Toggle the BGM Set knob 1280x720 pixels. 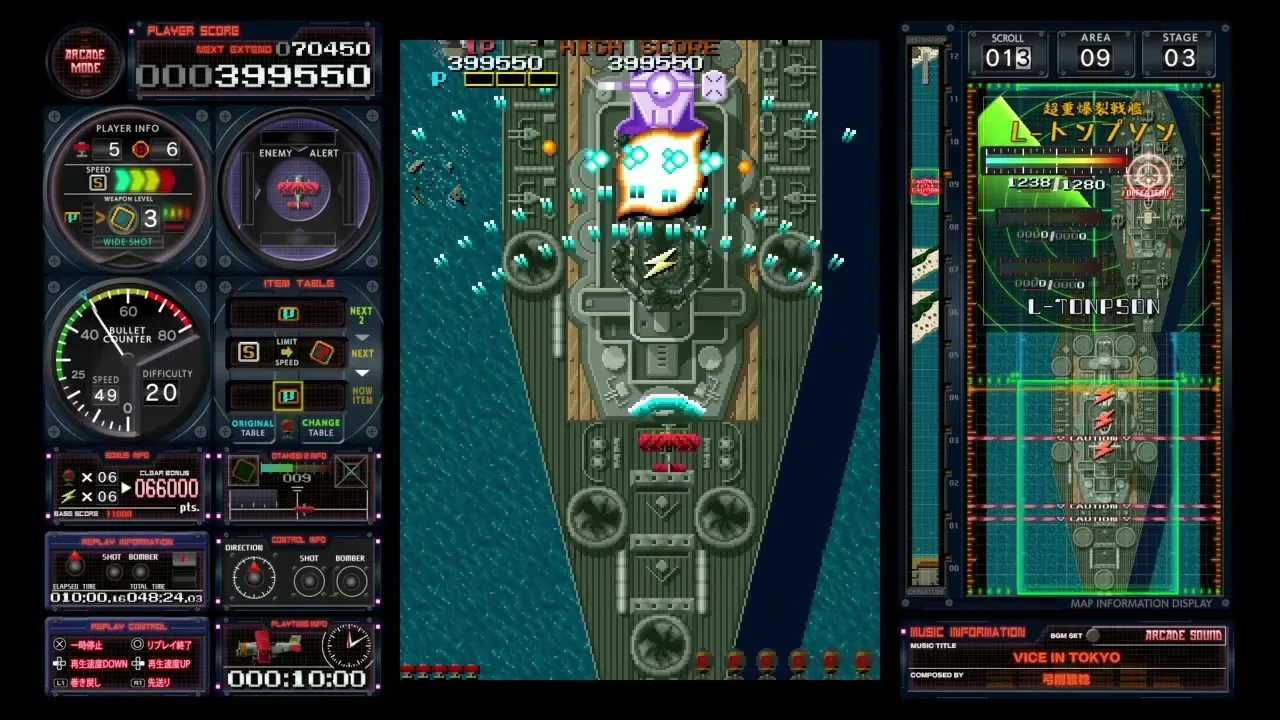click(1093, 635)
